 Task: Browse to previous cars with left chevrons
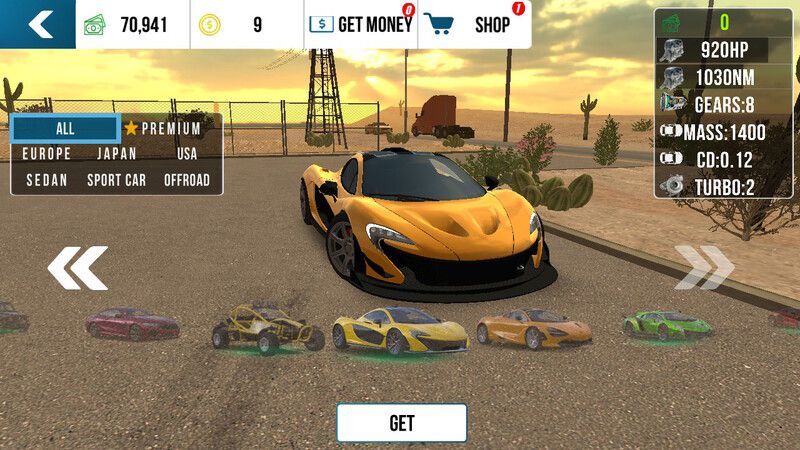(x=77, y=268)
